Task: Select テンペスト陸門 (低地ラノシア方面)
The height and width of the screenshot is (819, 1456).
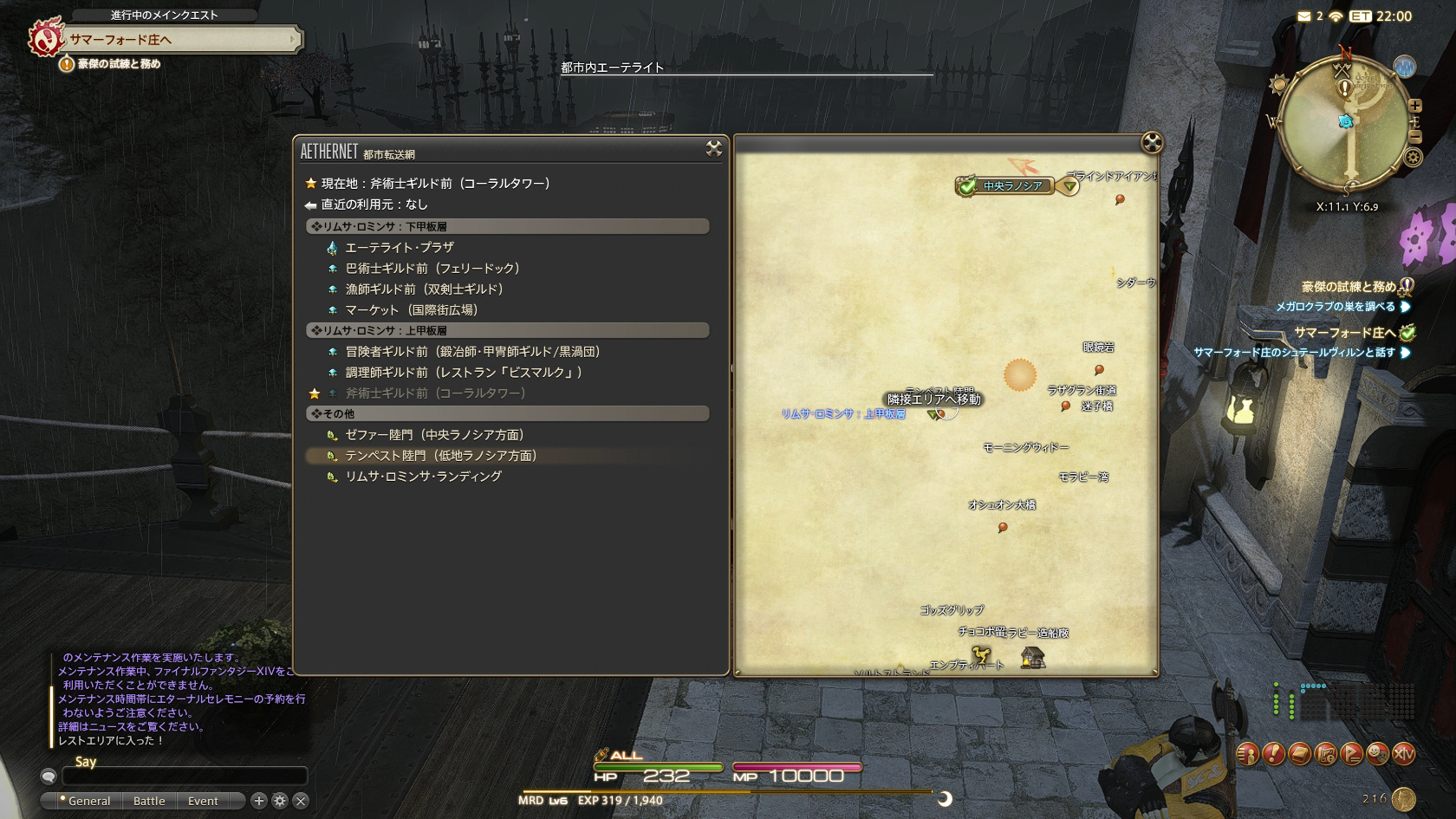Action: pyautogui.click(x=440, y=456)
